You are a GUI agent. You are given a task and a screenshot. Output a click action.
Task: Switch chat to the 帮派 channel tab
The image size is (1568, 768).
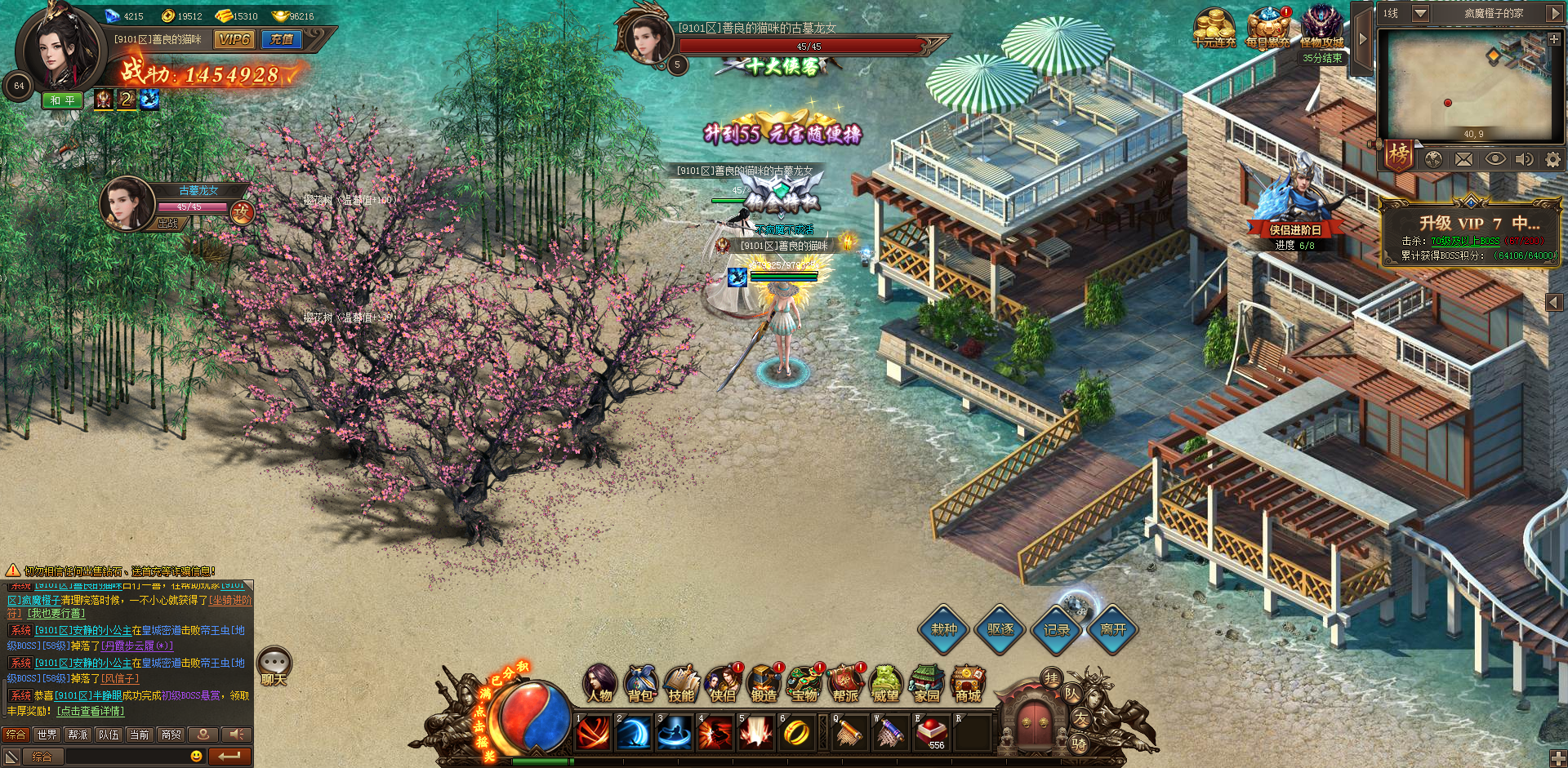(78, 735)
